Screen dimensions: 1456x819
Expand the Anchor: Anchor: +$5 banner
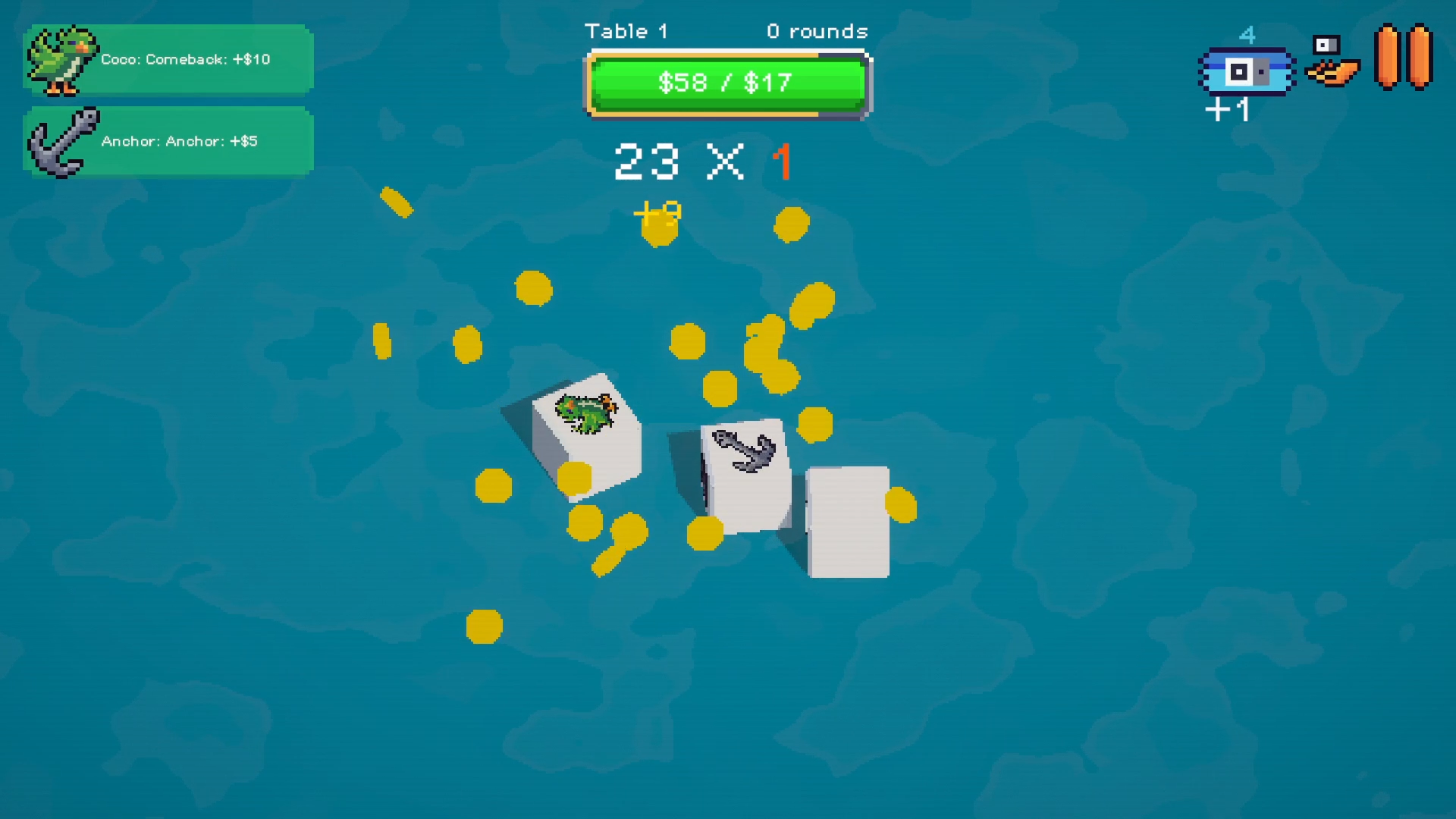(x=180, y=140)
